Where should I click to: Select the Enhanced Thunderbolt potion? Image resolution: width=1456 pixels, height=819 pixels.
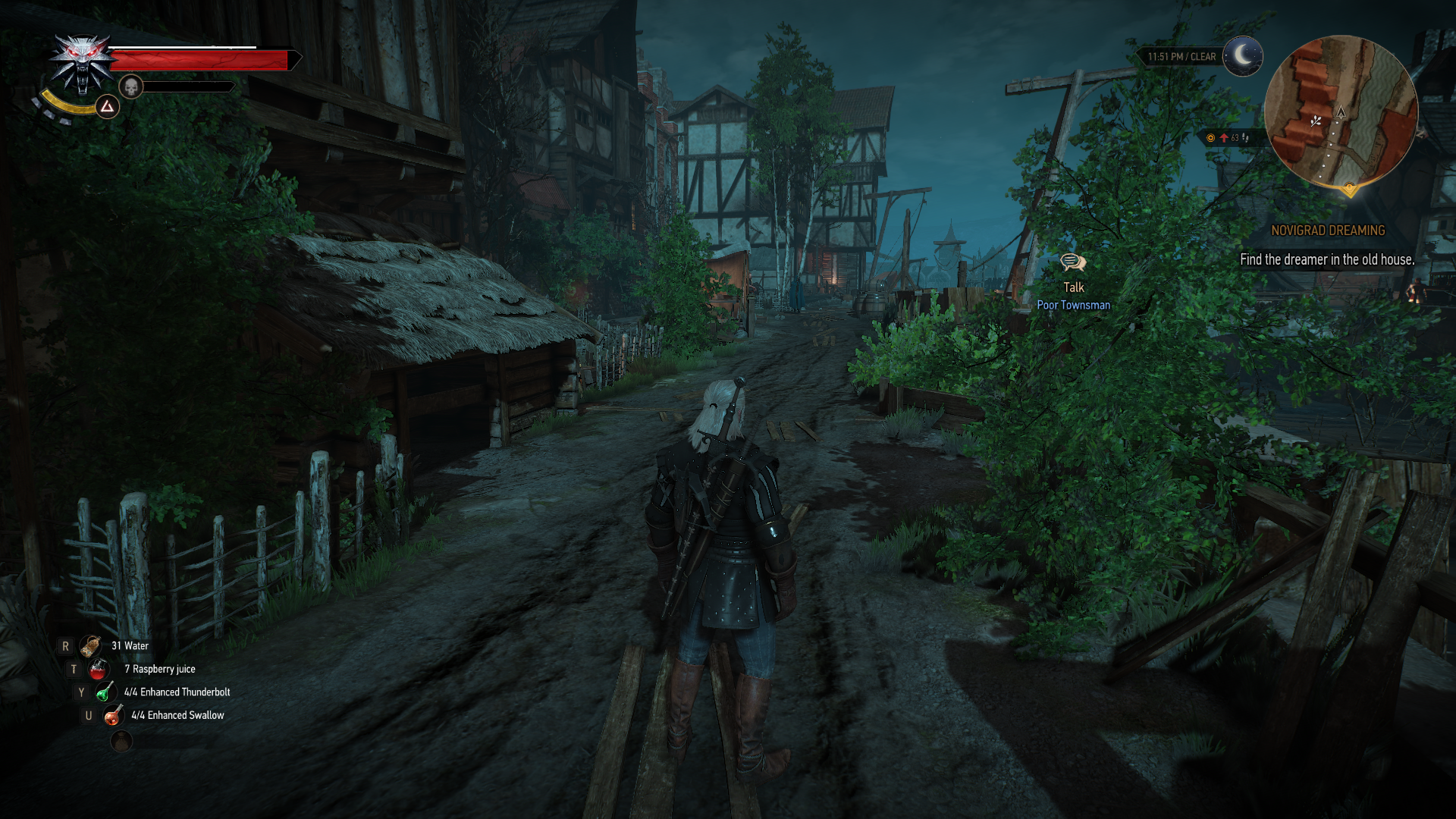pyautogui.click(x=105, y=692)
